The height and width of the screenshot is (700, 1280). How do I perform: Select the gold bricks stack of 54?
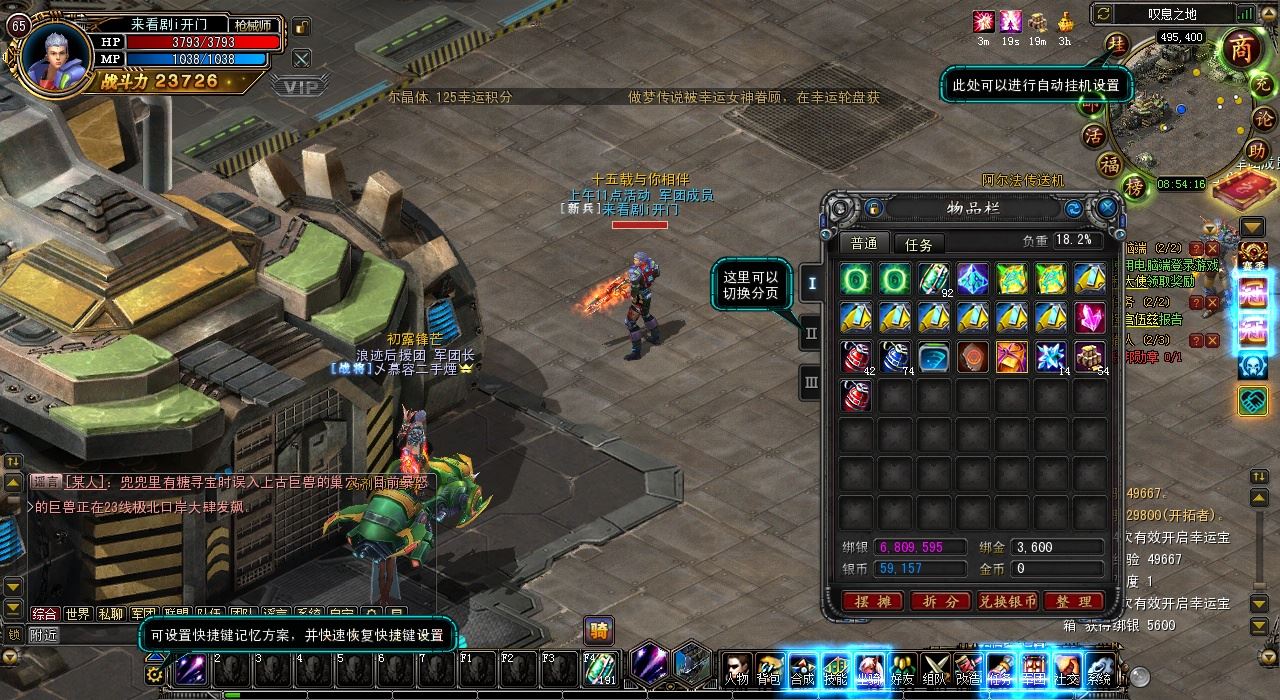(x=1090, y=356)
